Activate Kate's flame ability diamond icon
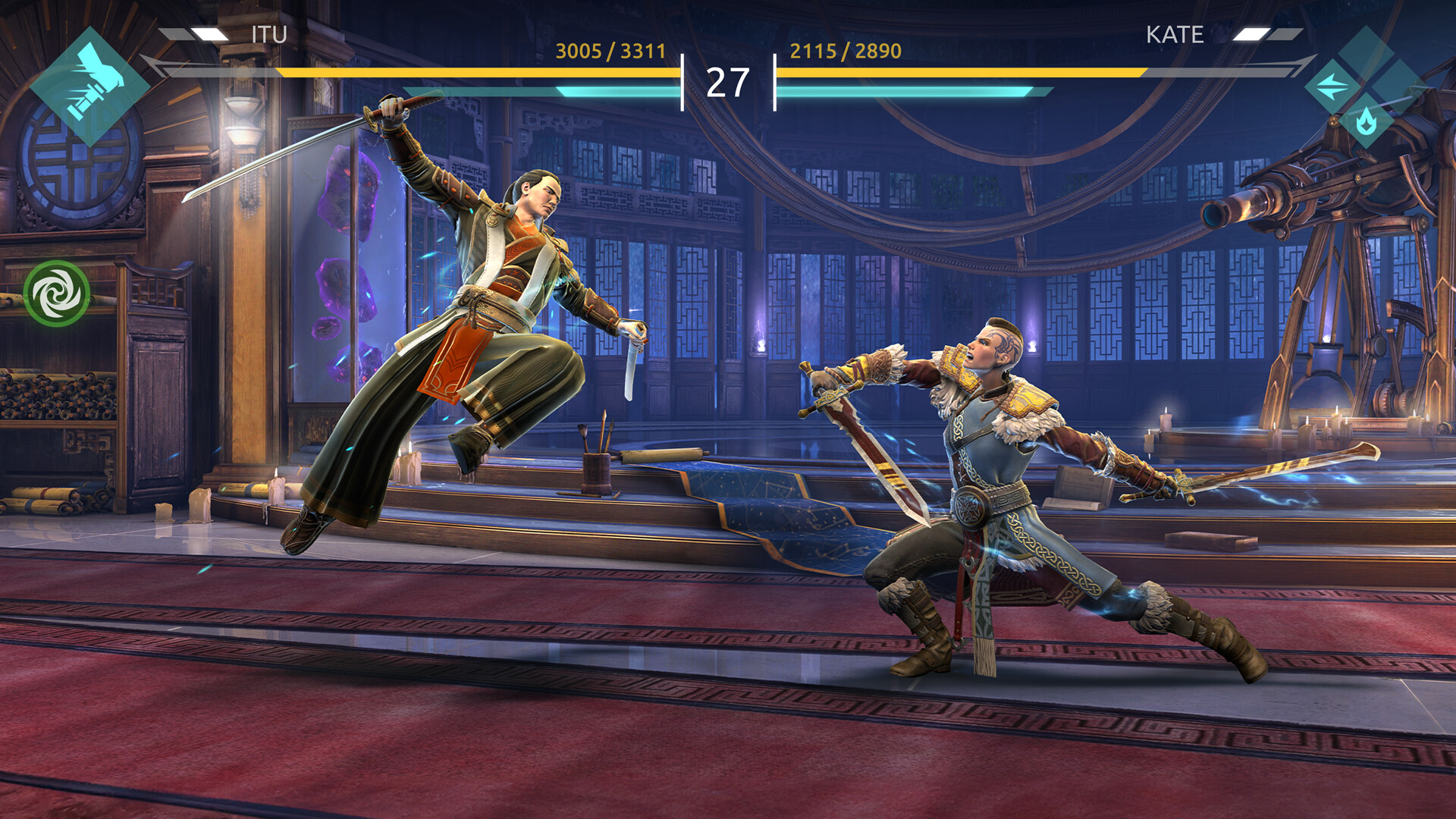Image resolution: width=1456 pixels, height=819 pixels. click(x=1367, y=121)
